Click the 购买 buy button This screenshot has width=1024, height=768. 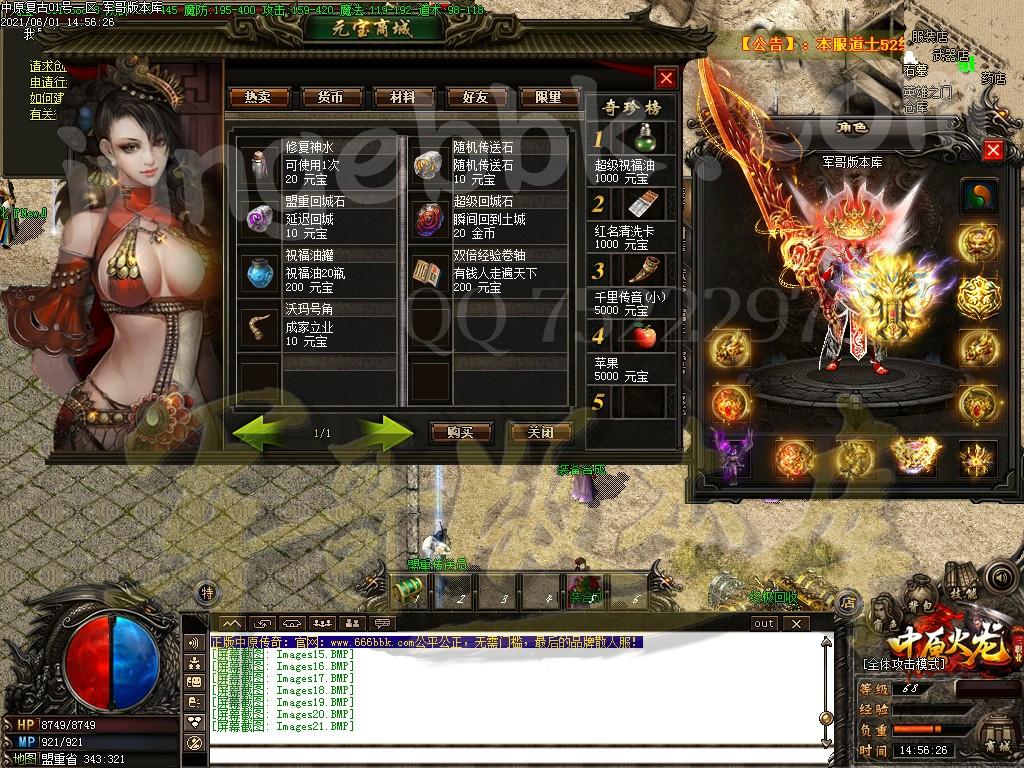(x=460, y=433)
